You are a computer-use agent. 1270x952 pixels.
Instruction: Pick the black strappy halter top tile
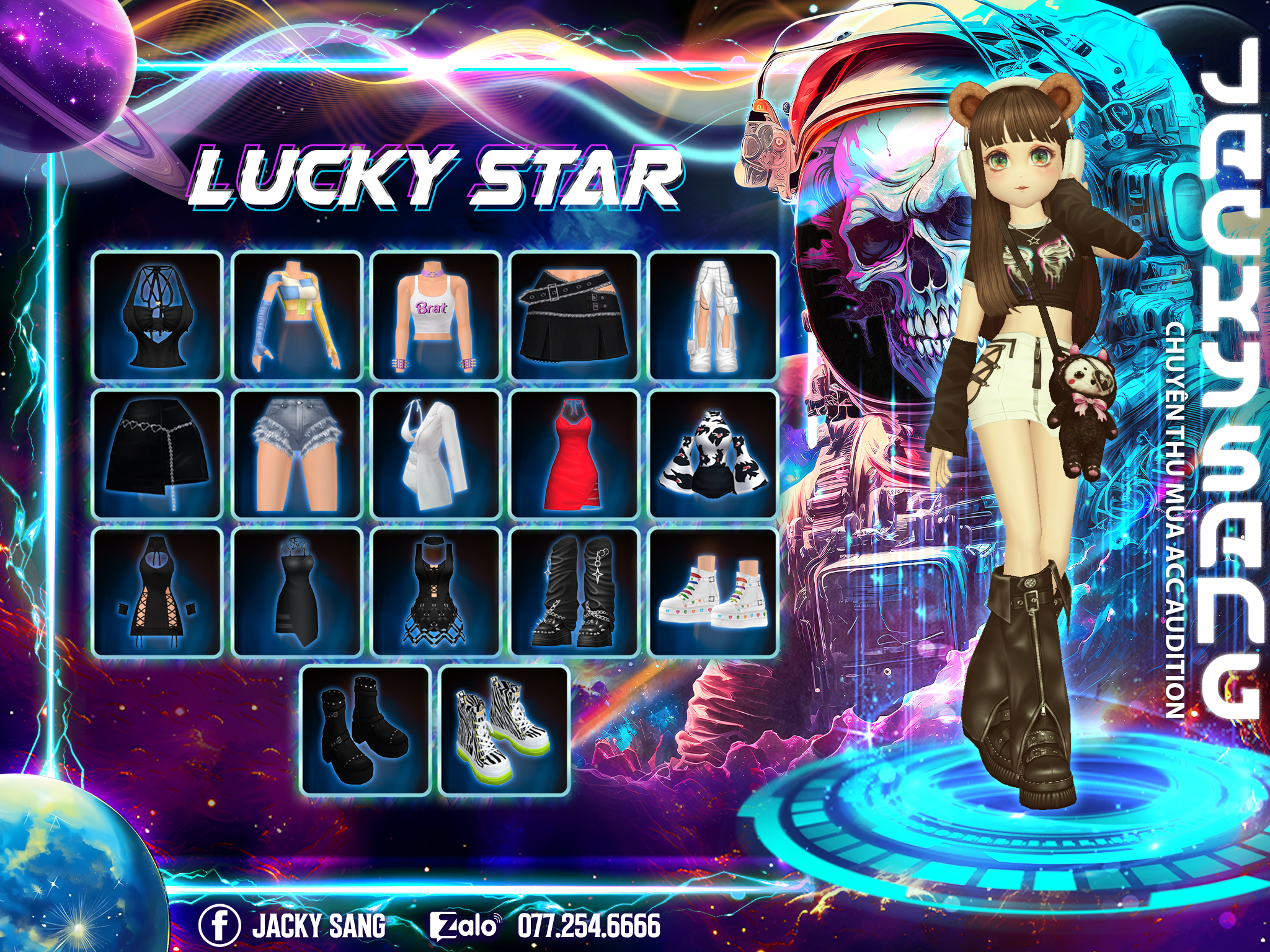tap(158, 315)
